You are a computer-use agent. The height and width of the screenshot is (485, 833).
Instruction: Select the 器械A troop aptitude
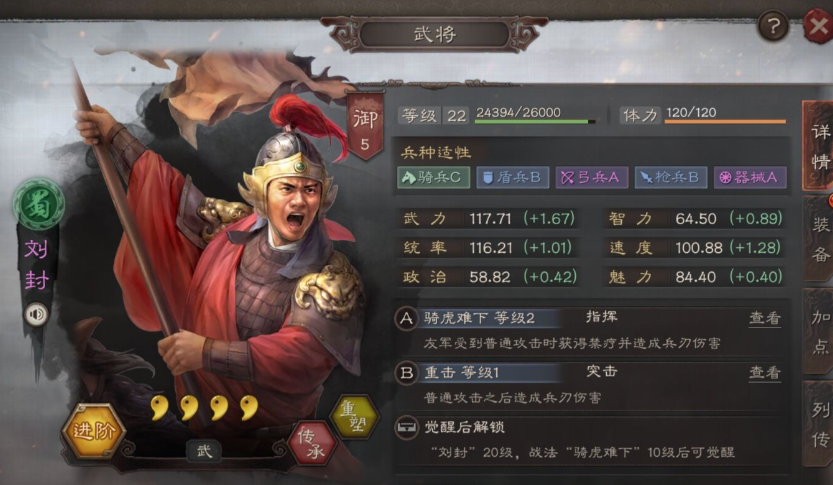coord(750,177)
